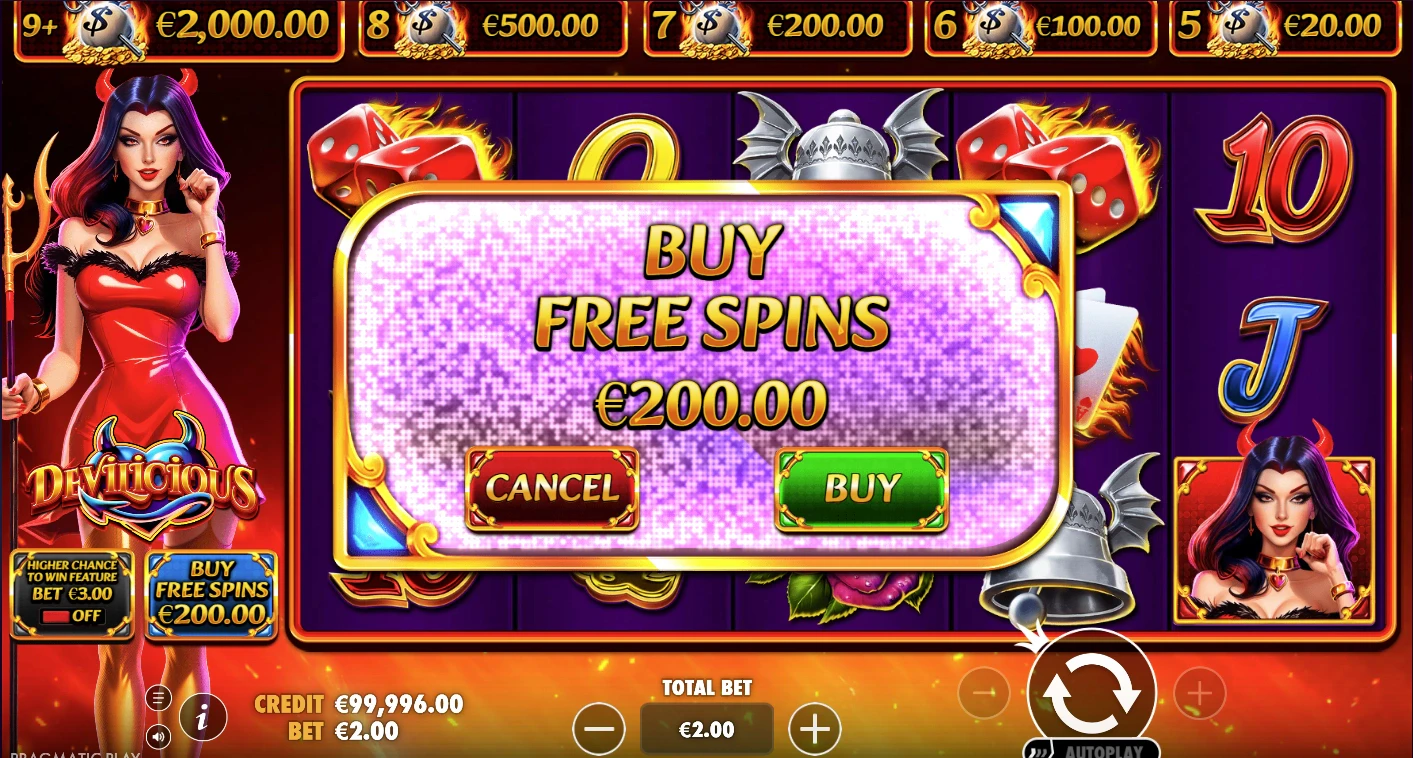Viewport: 1413px width, 758px height.
Task: Click the speaker sound icon
Action: 158,737
